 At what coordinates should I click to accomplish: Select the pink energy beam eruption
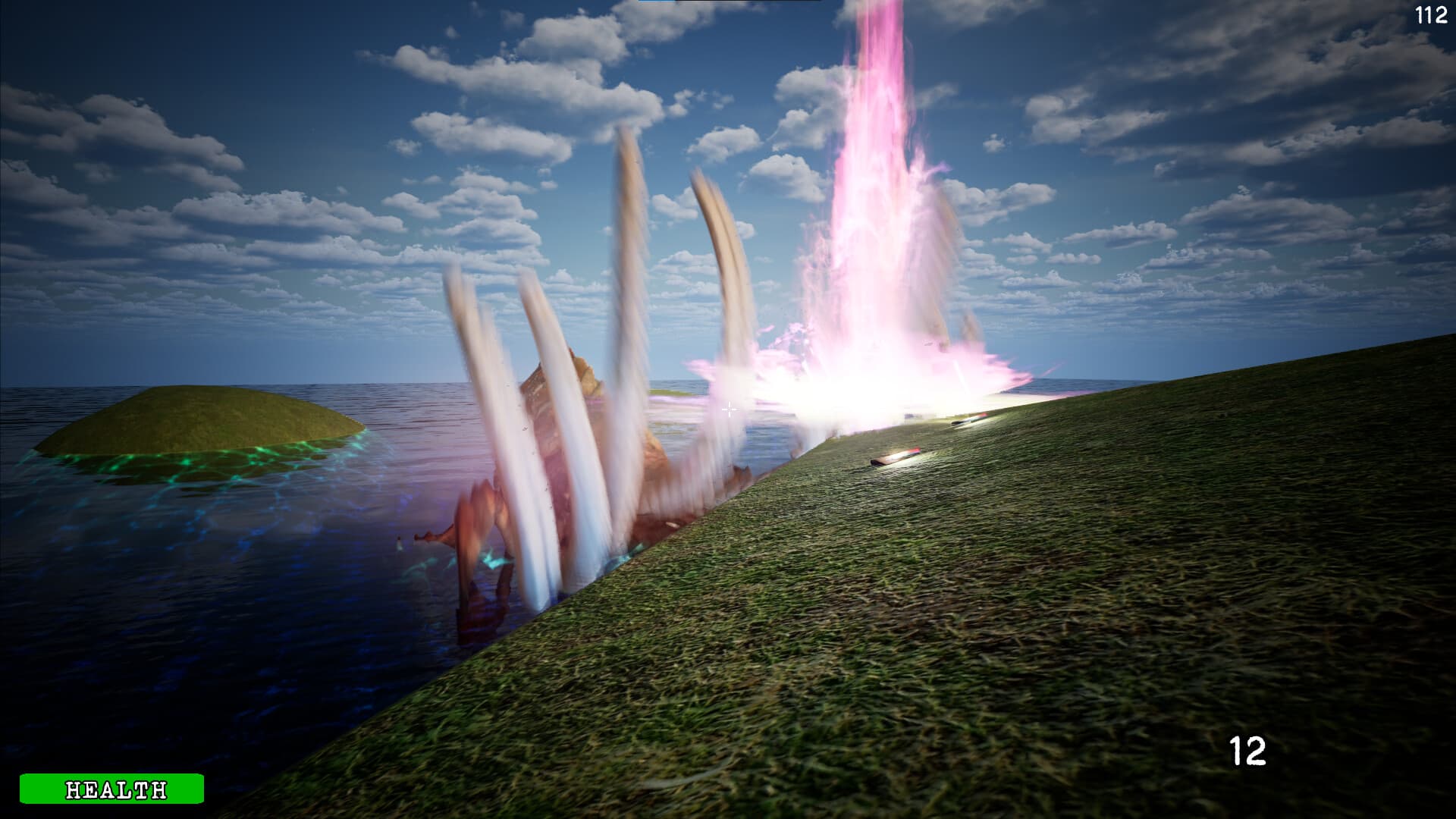[872, 190]
